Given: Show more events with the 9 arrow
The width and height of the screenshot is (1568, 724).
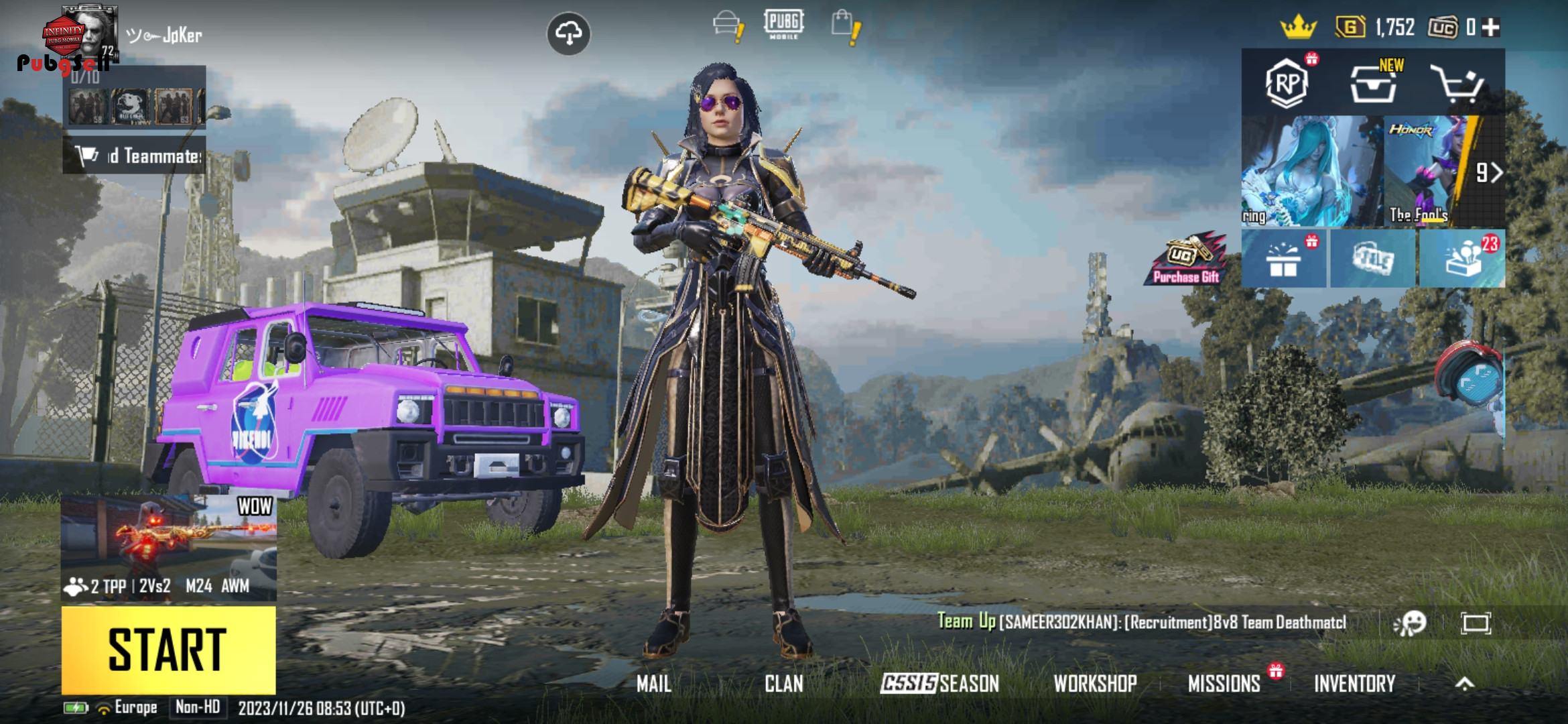Looking at the screenshot, I should tap(1489, 173).
